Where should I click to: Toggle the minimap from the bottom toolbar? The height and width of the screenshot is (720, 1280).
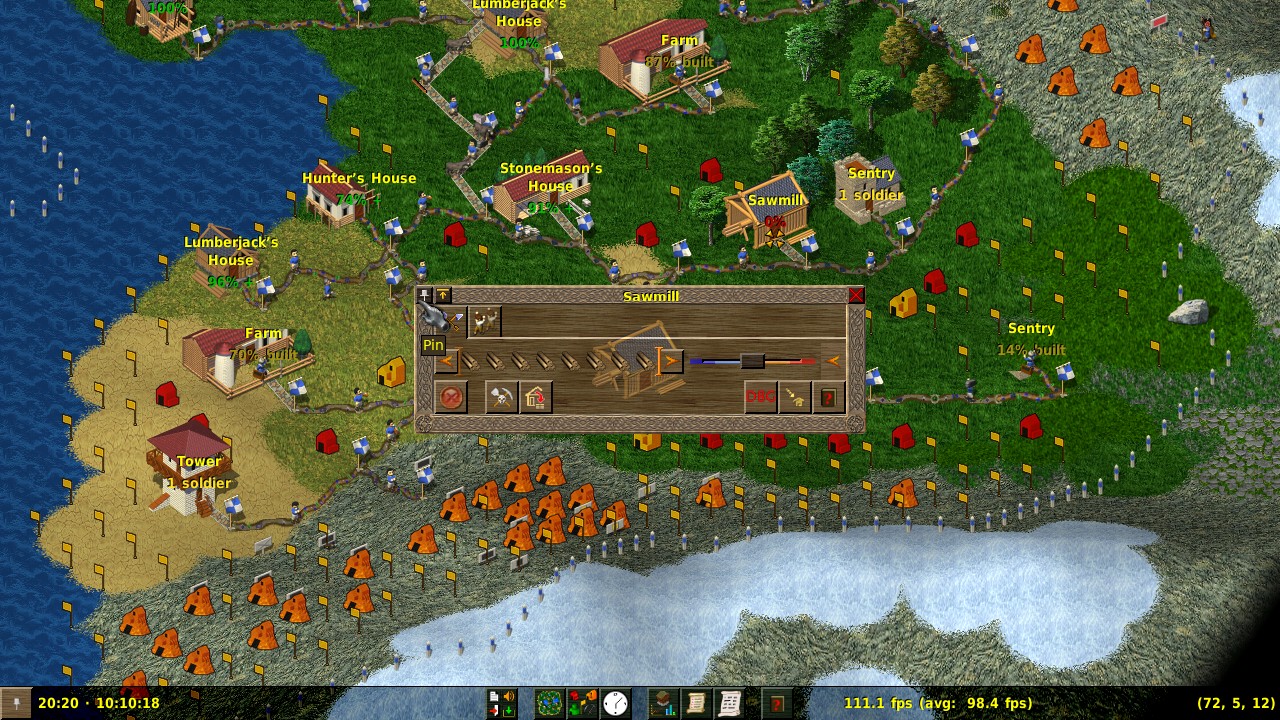click(x=549, y=703)
